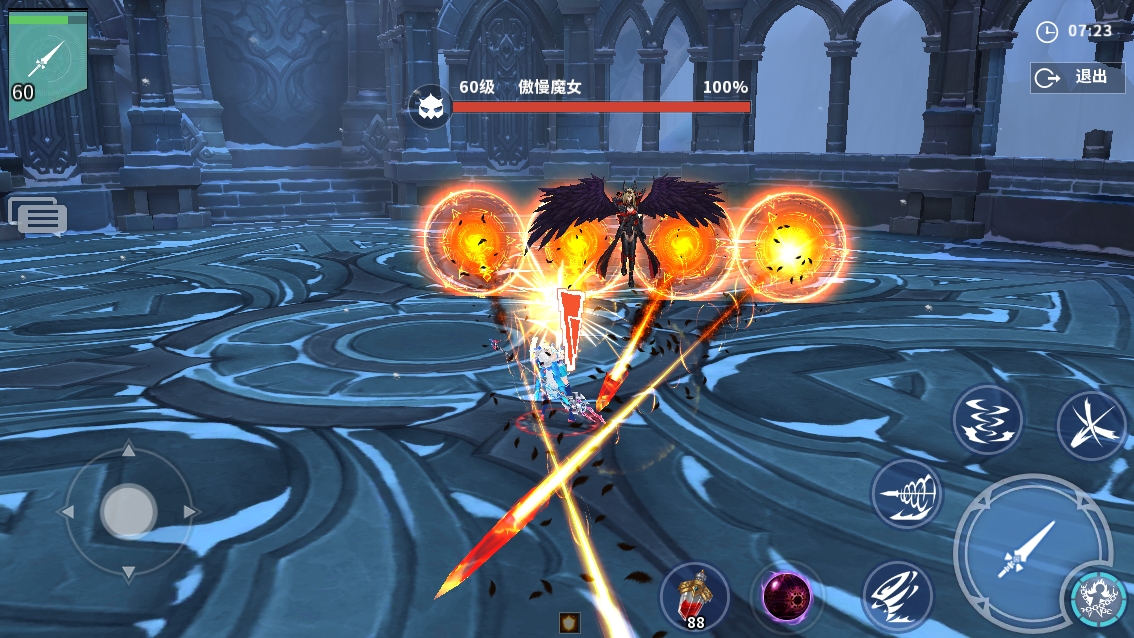
Task: Use the wavy wind slash skill
Action: coord(987,420)
